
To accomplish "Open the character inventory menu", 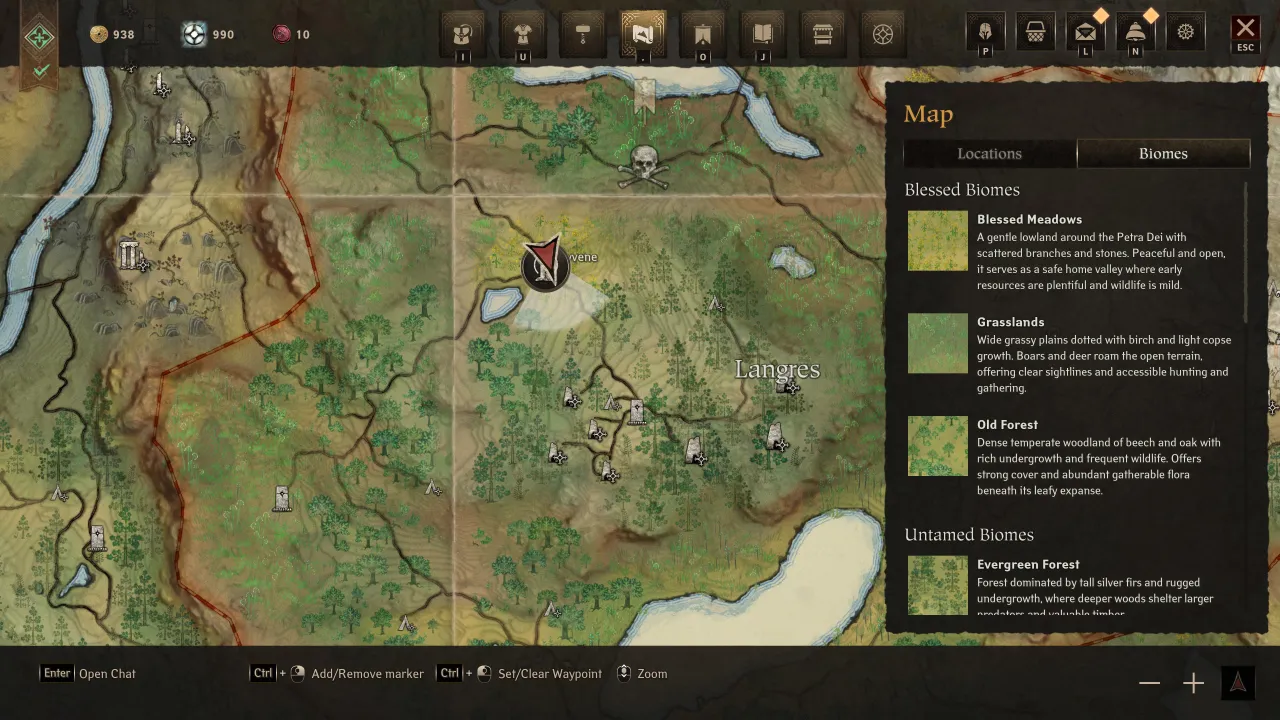I will [x=463, y=35].
